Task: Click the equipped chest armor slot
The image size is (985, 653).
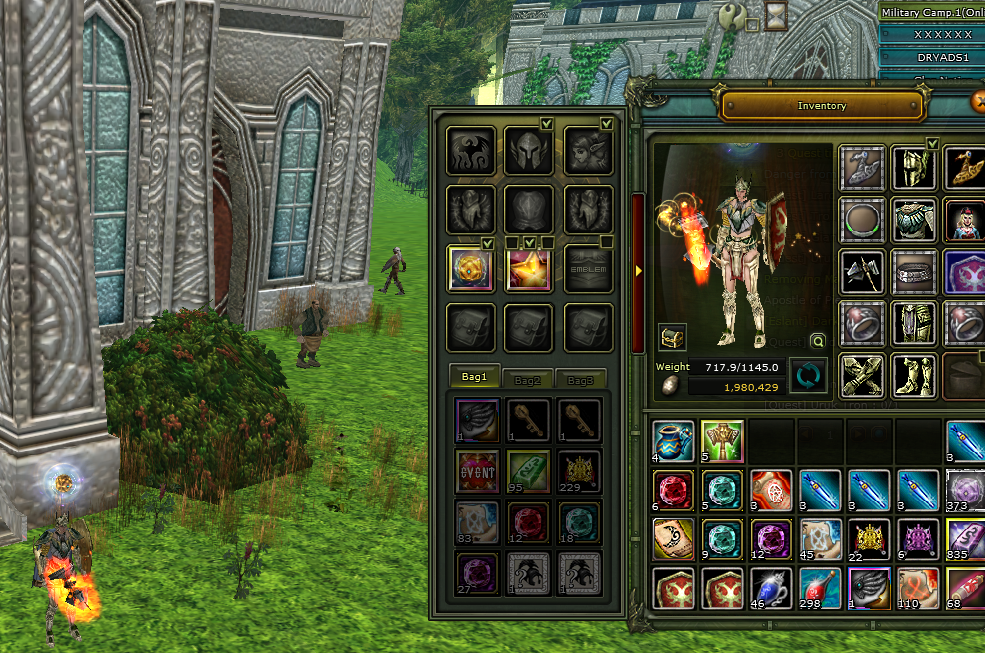Action: coord(913,219)
